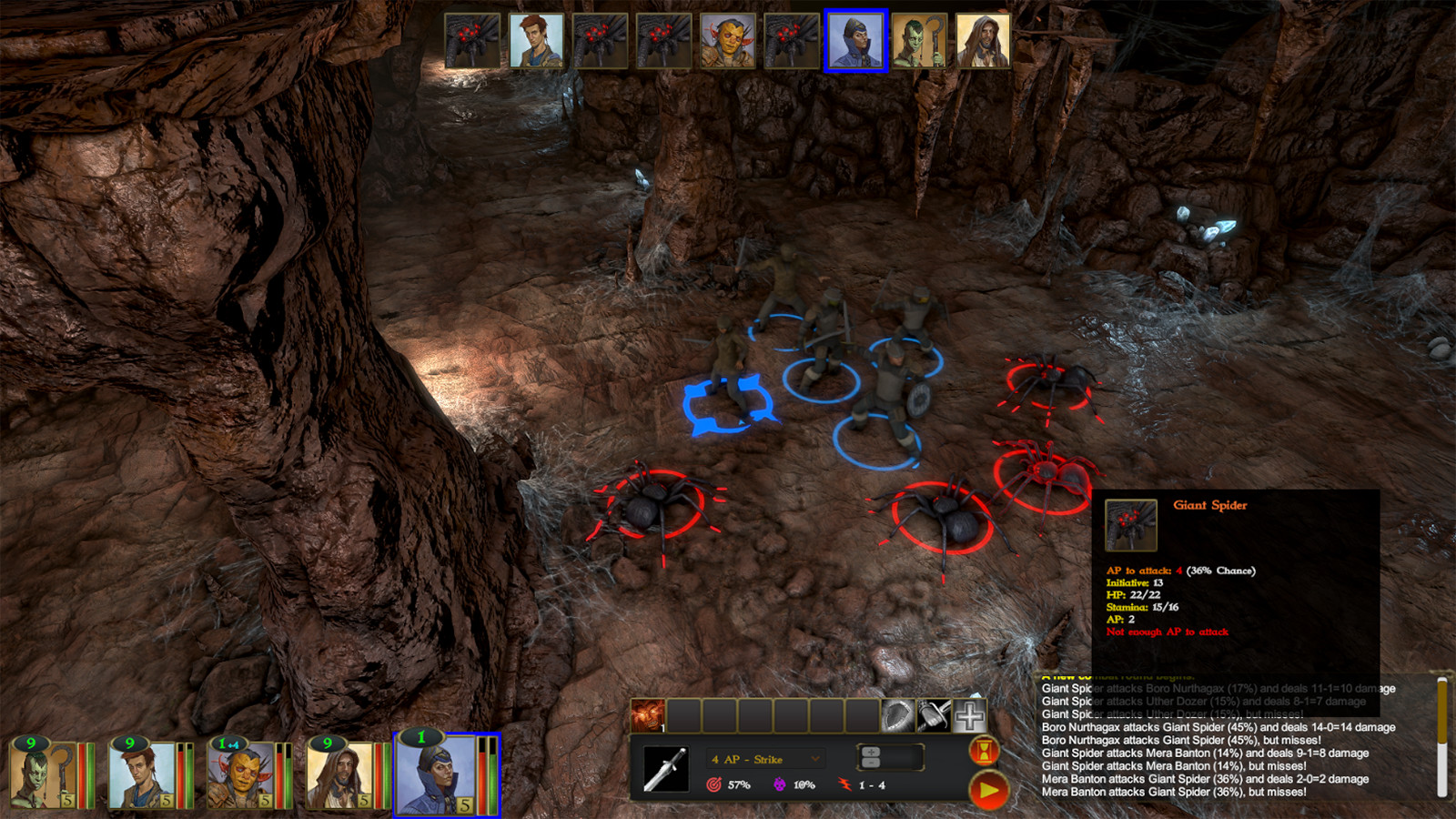Select the equipped dagger weapon icon
This screenshot has width=1456, height=819.
(x=666, y=769)
